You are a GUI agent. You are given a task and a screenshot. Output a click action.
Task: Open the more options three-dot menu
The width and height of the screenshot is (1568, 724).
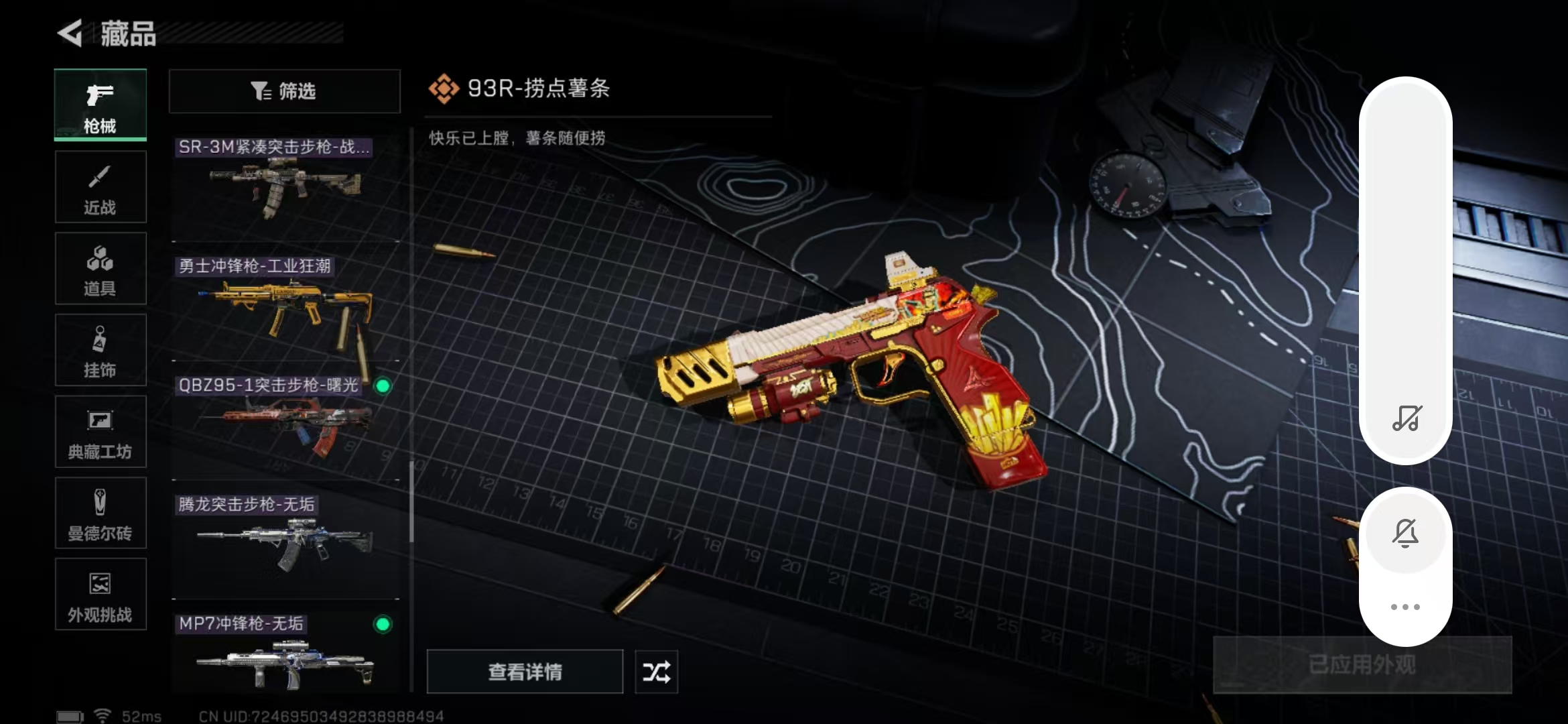pyautogui.click(x=1406, y=605)
